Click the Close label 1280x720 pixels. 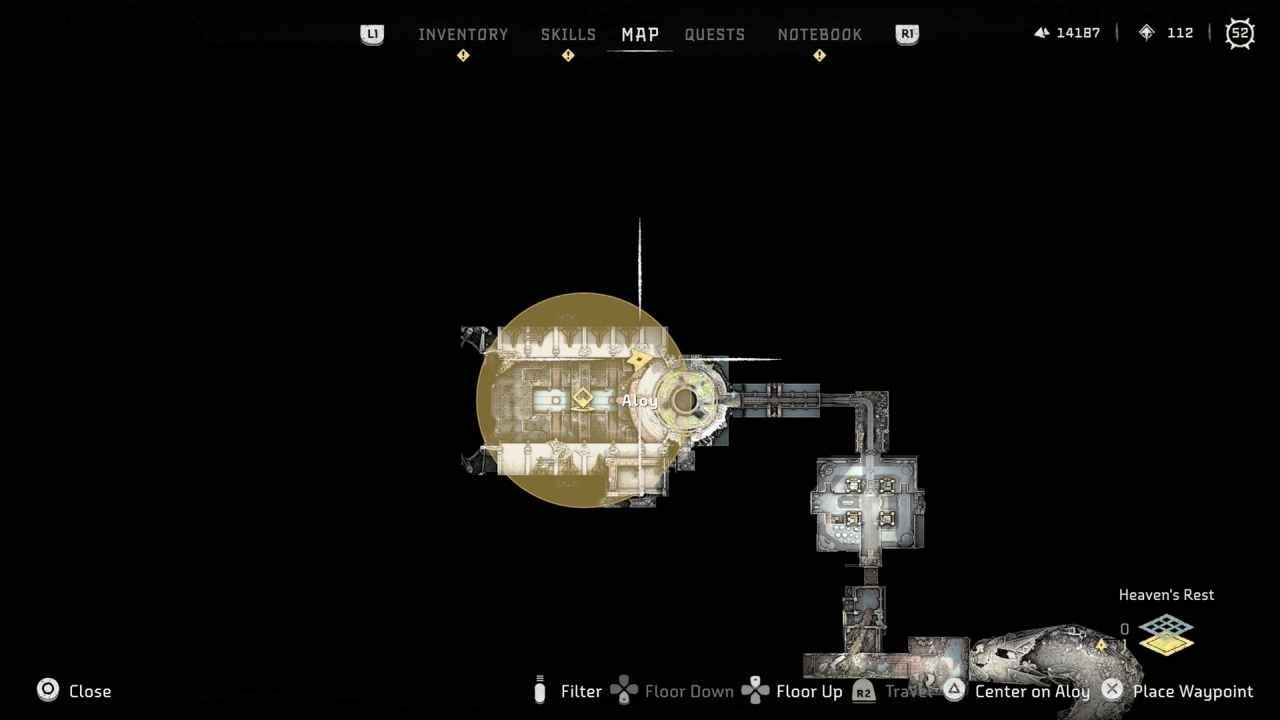[90, 691]
